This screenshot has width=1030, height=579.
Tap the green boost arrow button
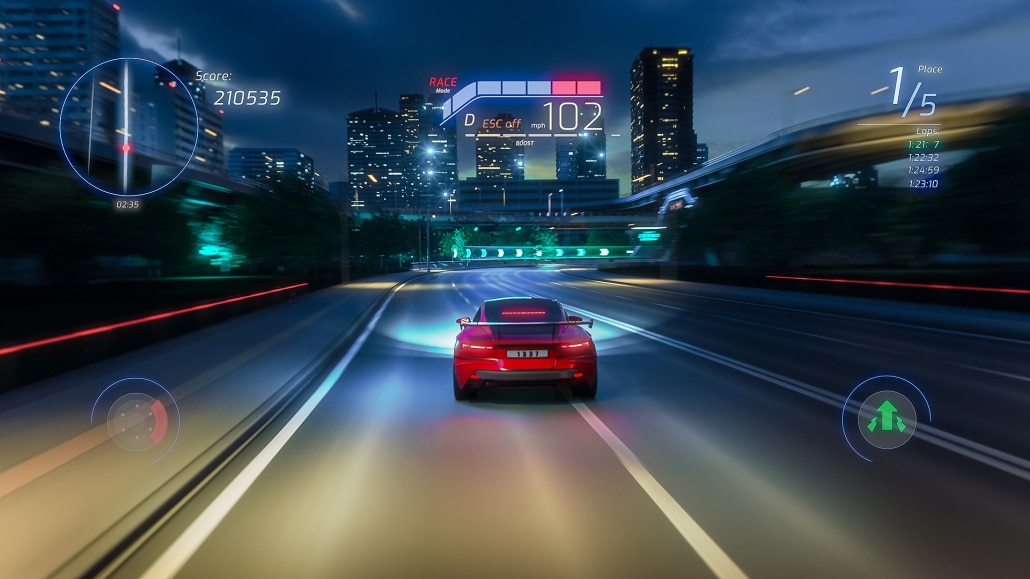click(x=886, y=418)
